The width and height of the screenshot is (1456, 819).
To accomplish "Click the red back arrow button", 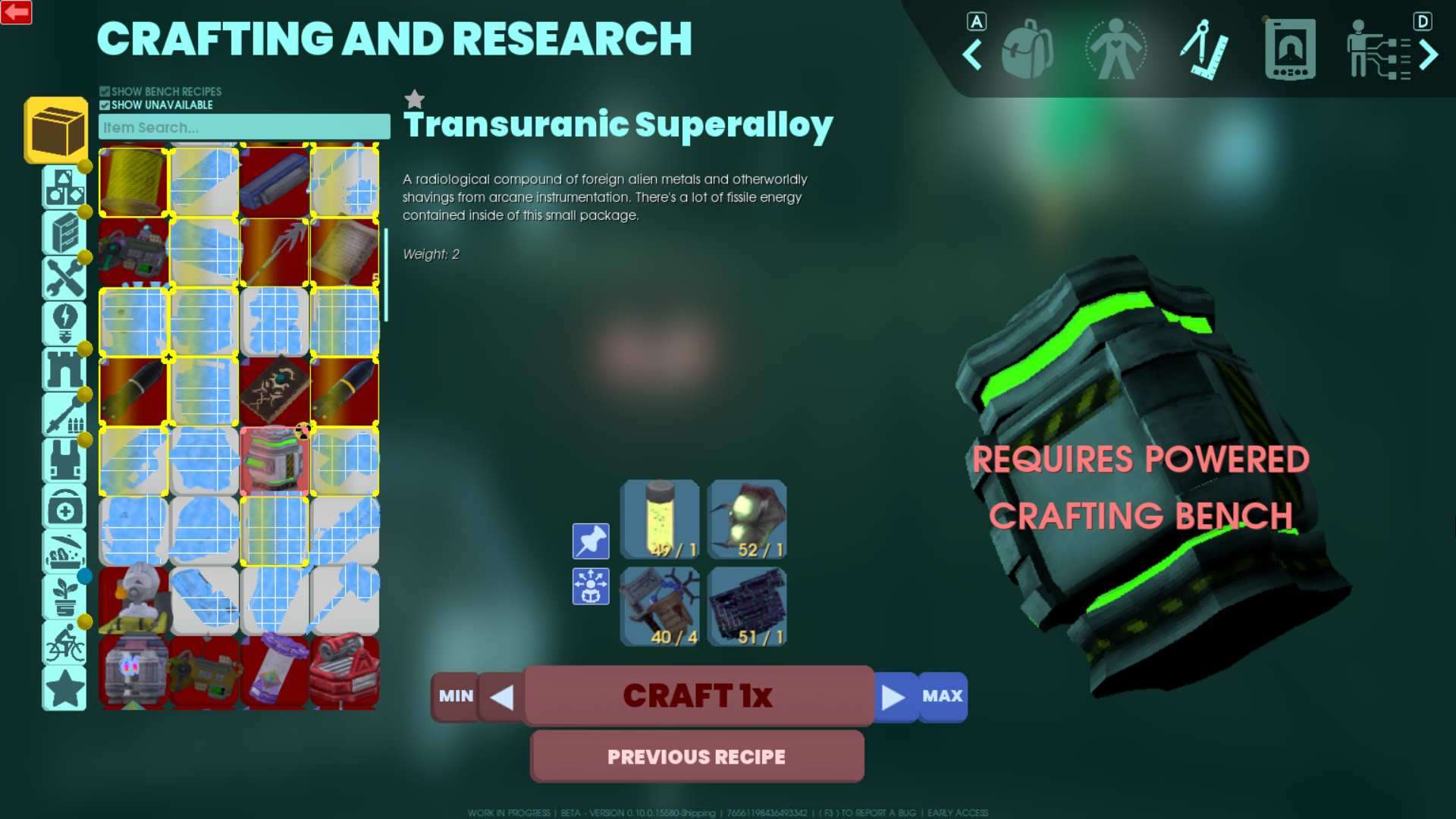I will click(x=16, y=12).
